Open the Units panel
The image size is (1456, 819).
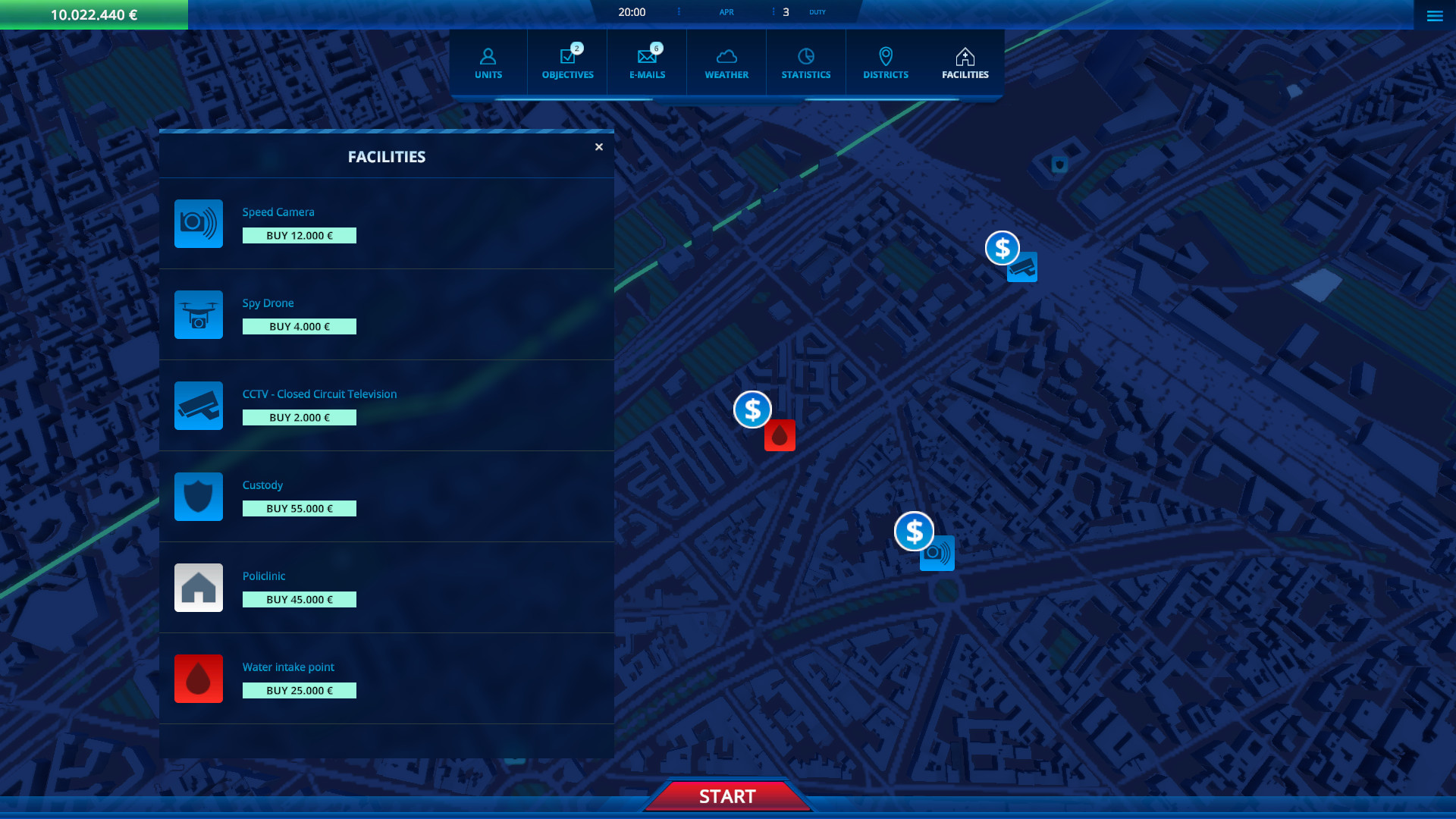coord(488,61)
